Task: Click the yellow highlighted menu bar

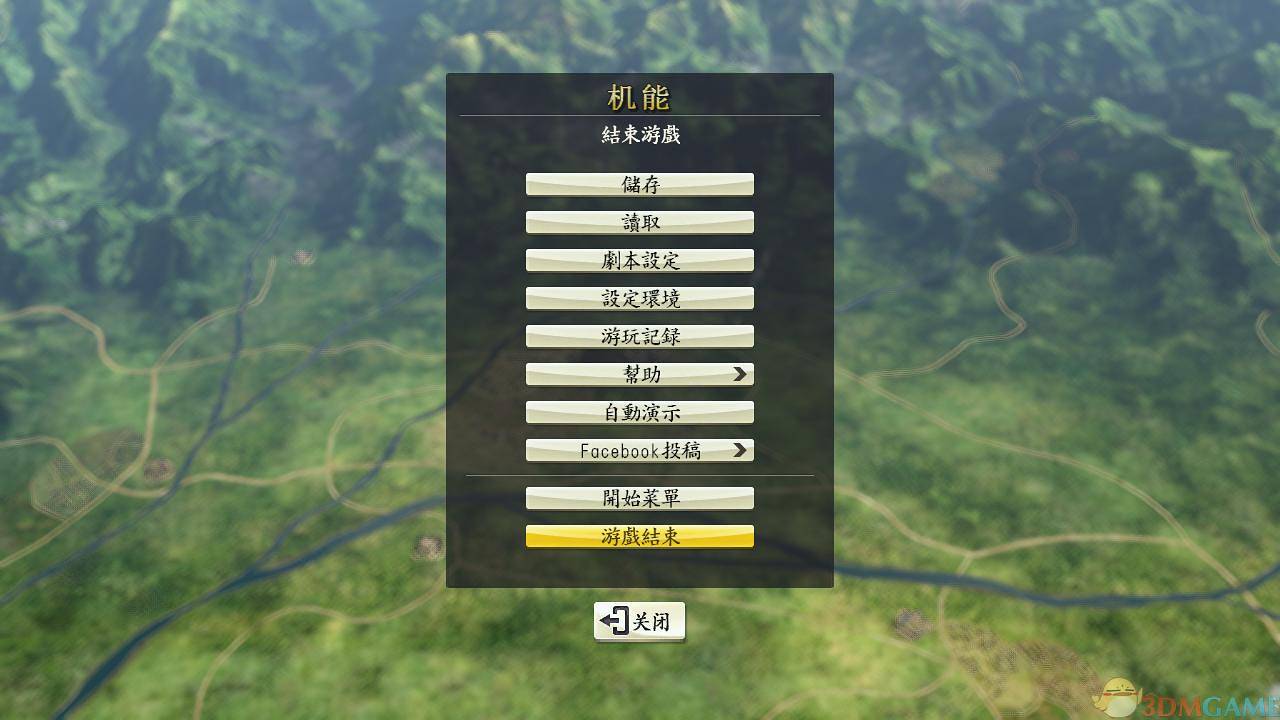Action: click(640, 536)
